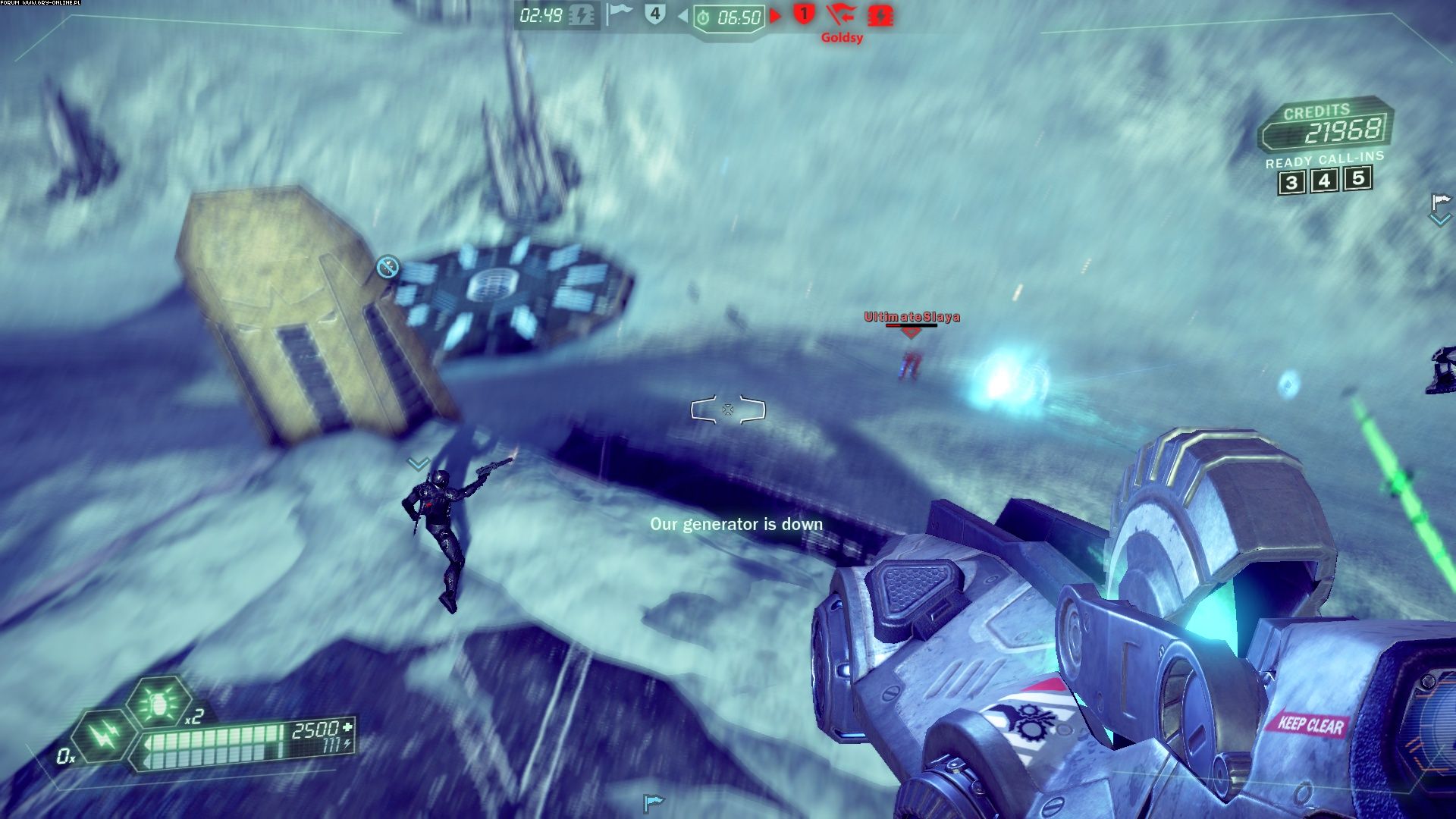Click the red team flag-taken icon

point(840,14)
